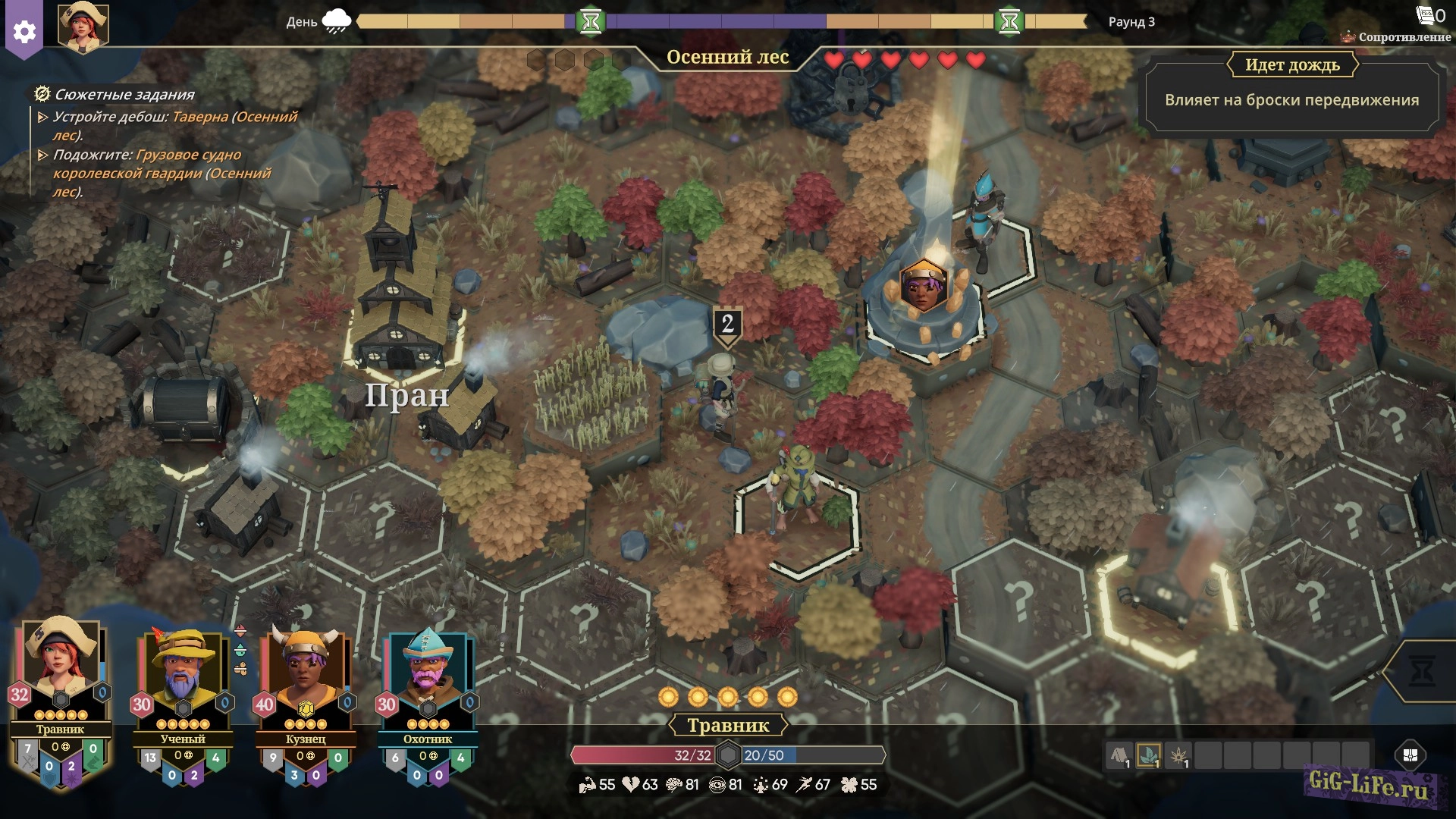Open the quest 'Подожгите: Грузовое судно'
The width and height of the screenshot is (1456, 819).
pyautogui.click(x=161, y=173)
